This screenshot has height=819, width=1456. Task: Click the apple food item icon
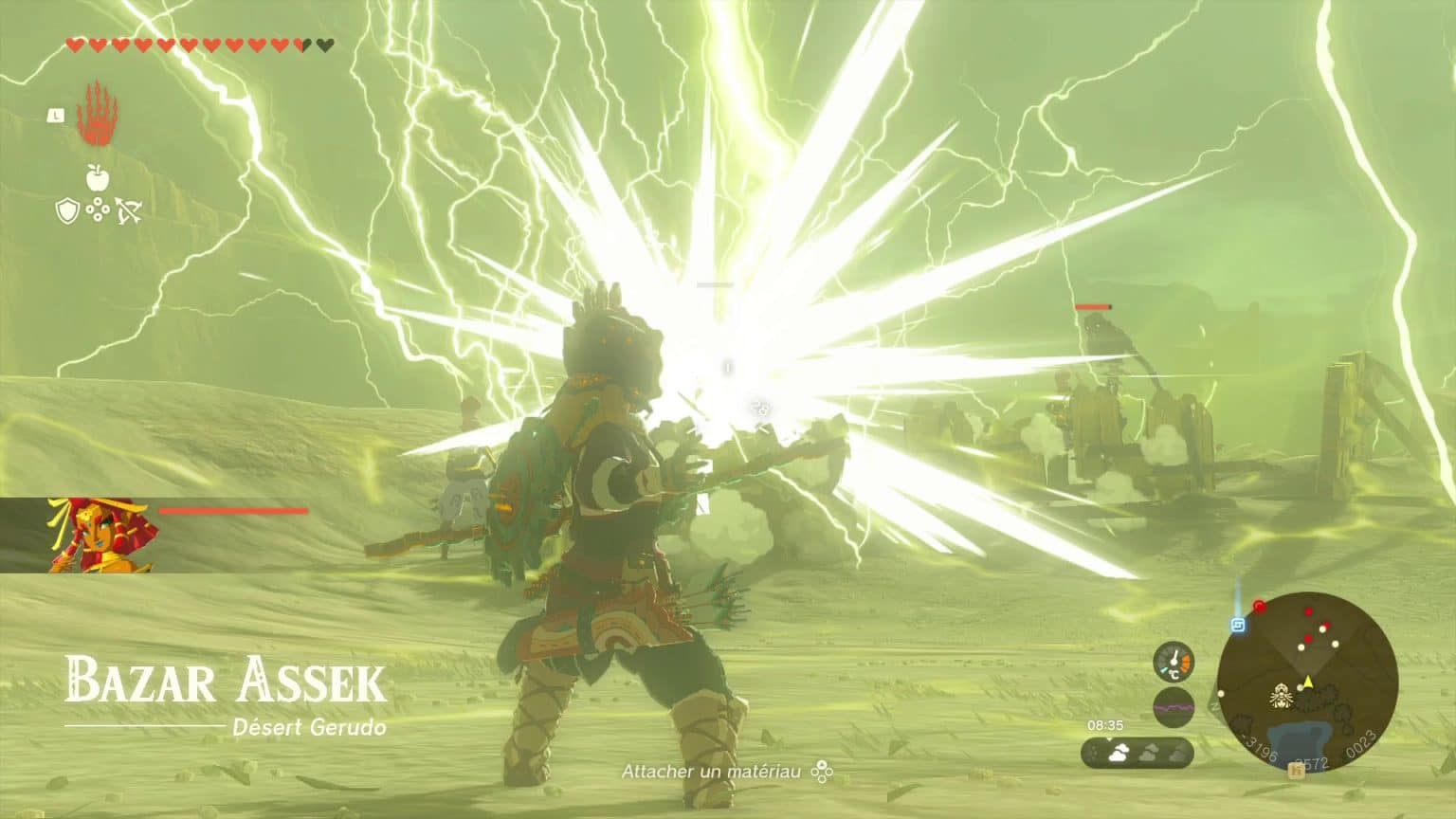[x=98, y=178]
